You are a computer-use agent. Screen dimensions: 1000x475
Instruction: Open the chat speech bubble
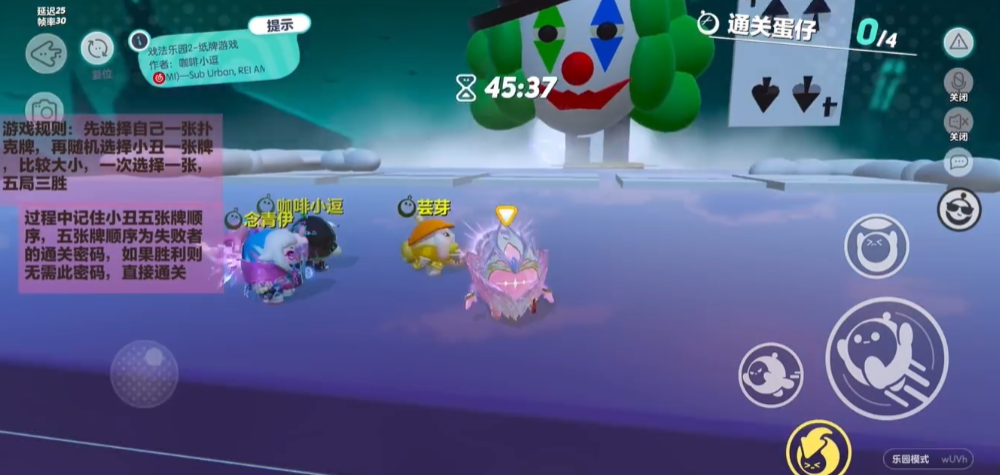click(958, 160)
